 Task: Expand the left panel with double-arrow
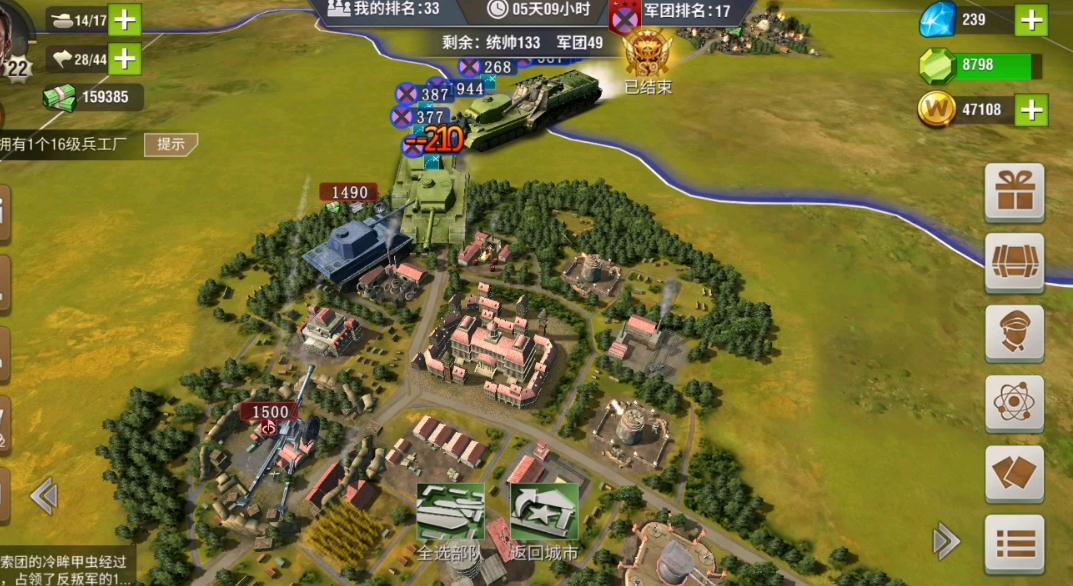44,495
